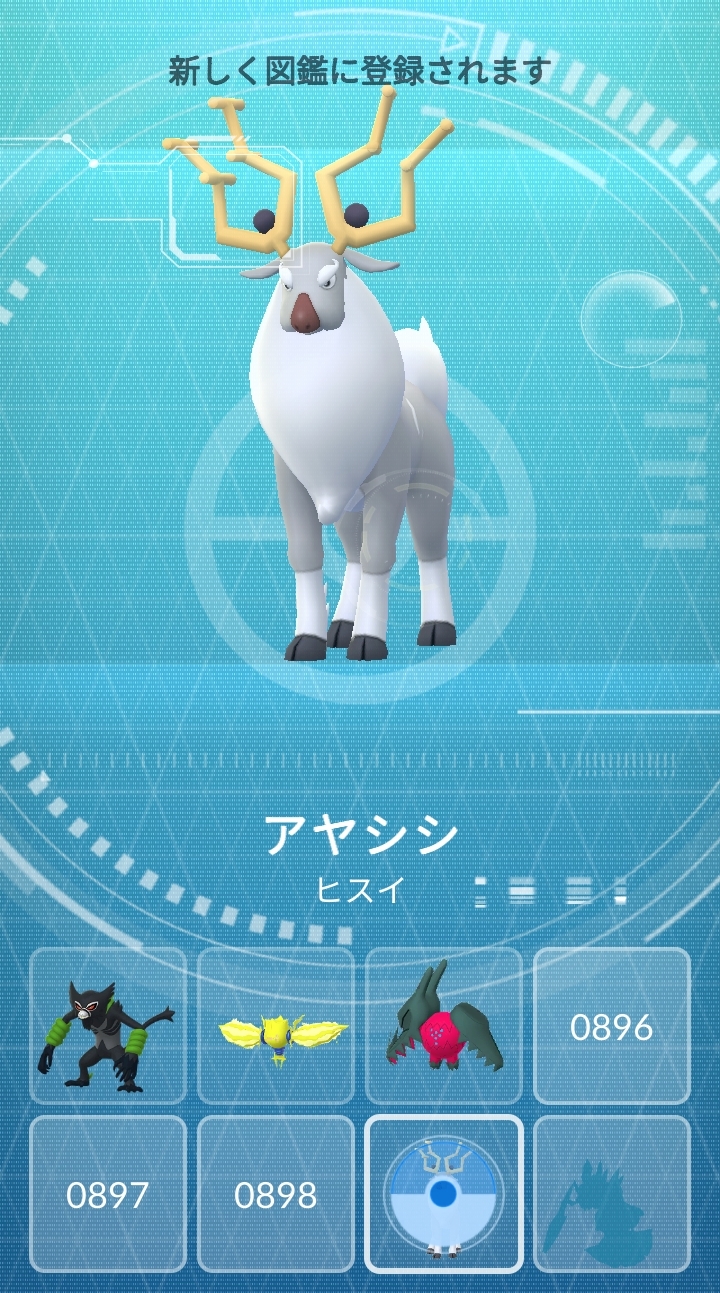Viewport: 720px width, 1293px height.
Task: Choose the red and dark winged Pokémon tile
Action: 444,1026
